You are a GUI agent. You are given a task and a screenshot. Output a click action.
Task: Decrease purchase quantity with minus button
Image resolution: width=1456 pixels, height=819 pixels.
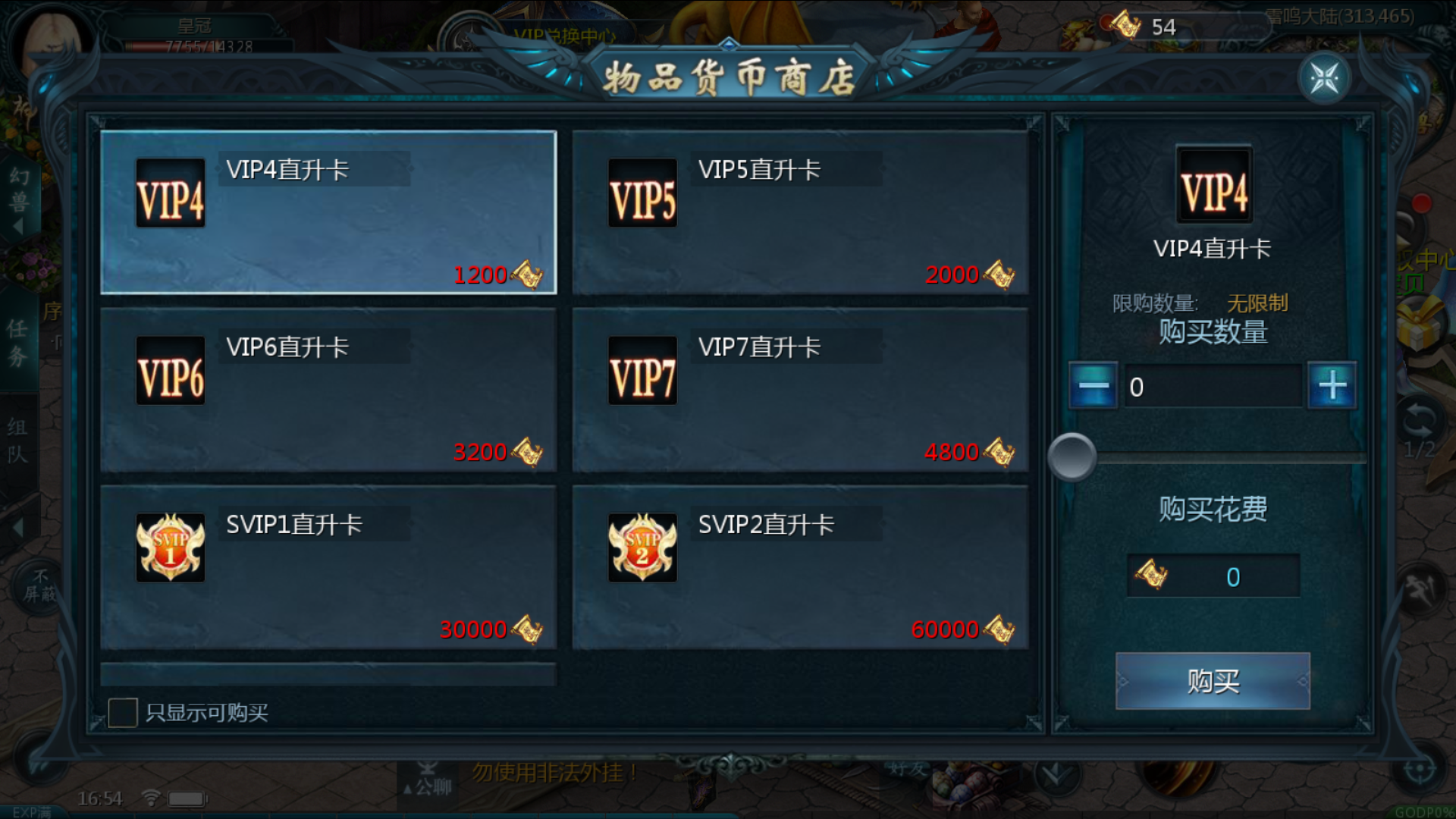click(1094, 386)
